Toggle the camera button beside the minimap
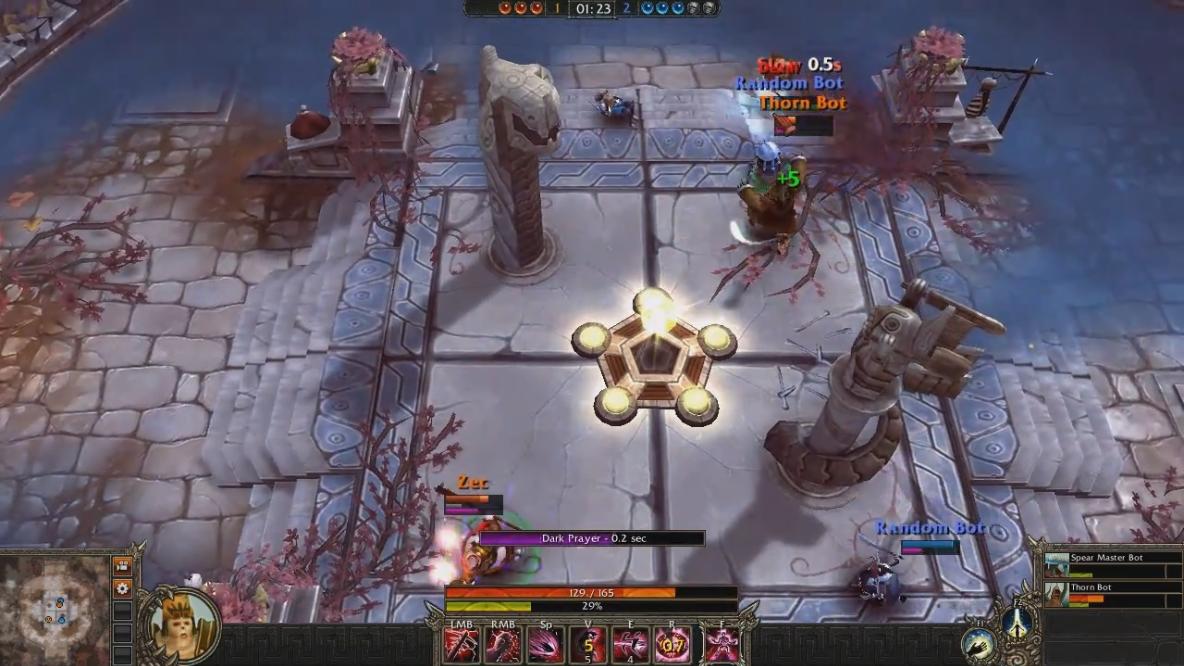The height and width of the screenshot is (666, 1184). [x=122, y=567]
